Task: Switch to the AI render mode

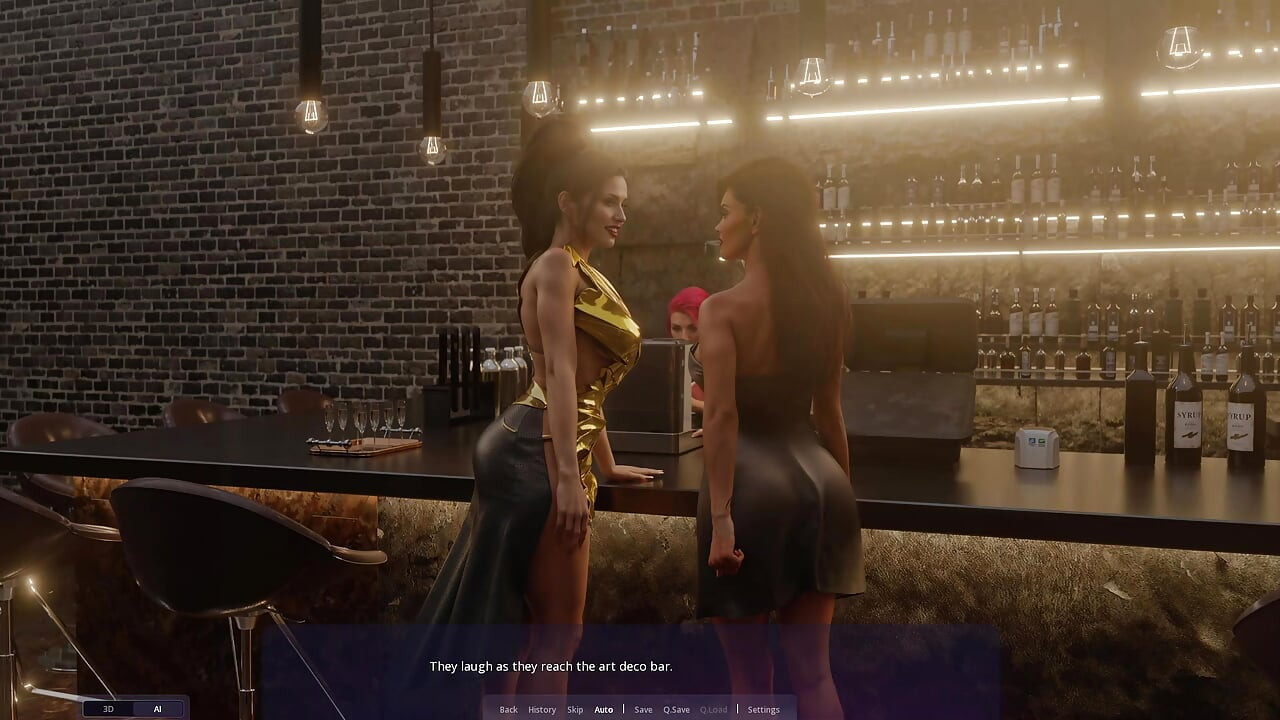Action: pyautogui.click(x=157, y=709)
